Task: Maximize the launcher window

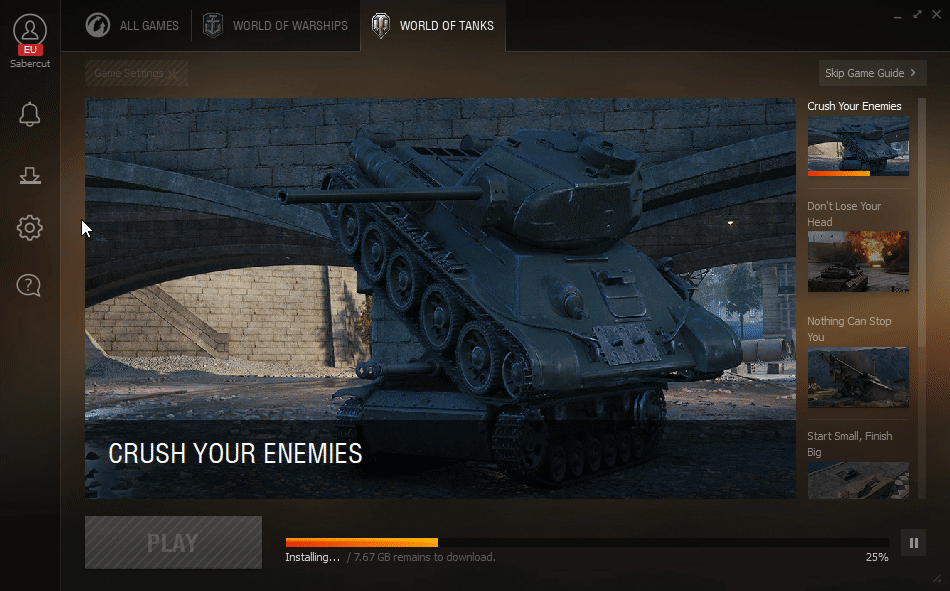Action: click(917, 14)
